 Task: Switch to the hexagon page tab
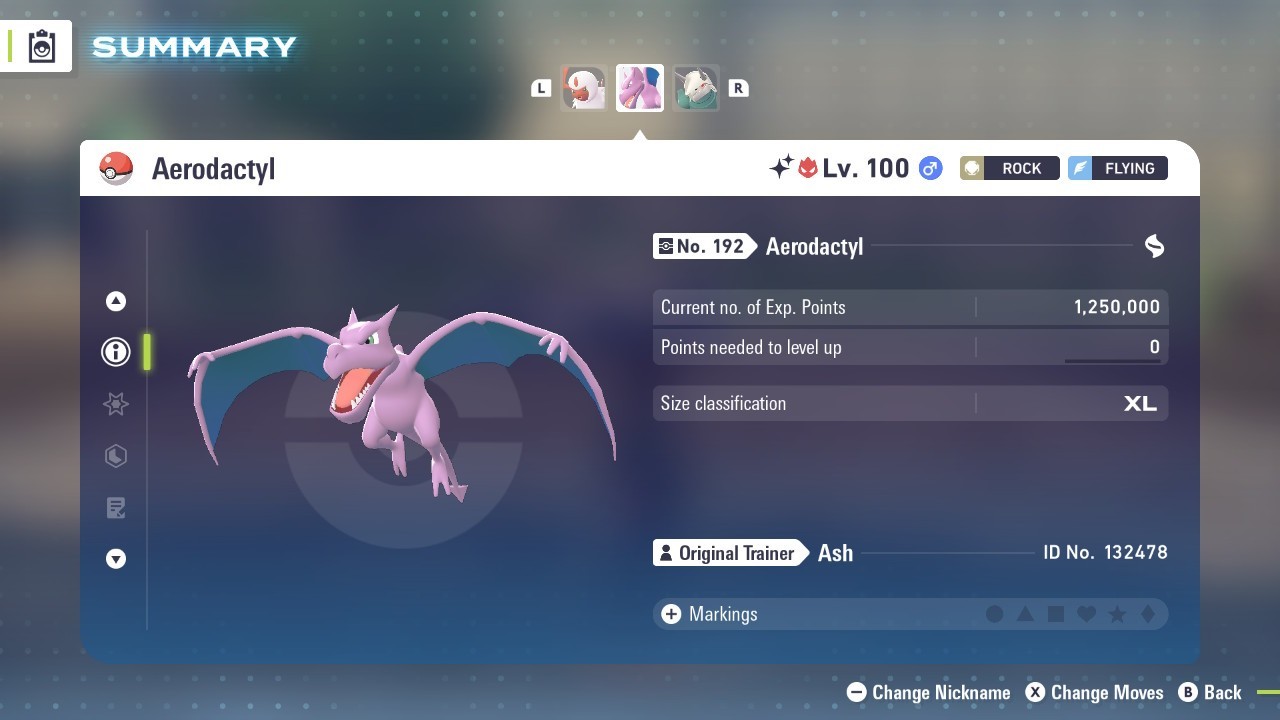pos(116,456)
